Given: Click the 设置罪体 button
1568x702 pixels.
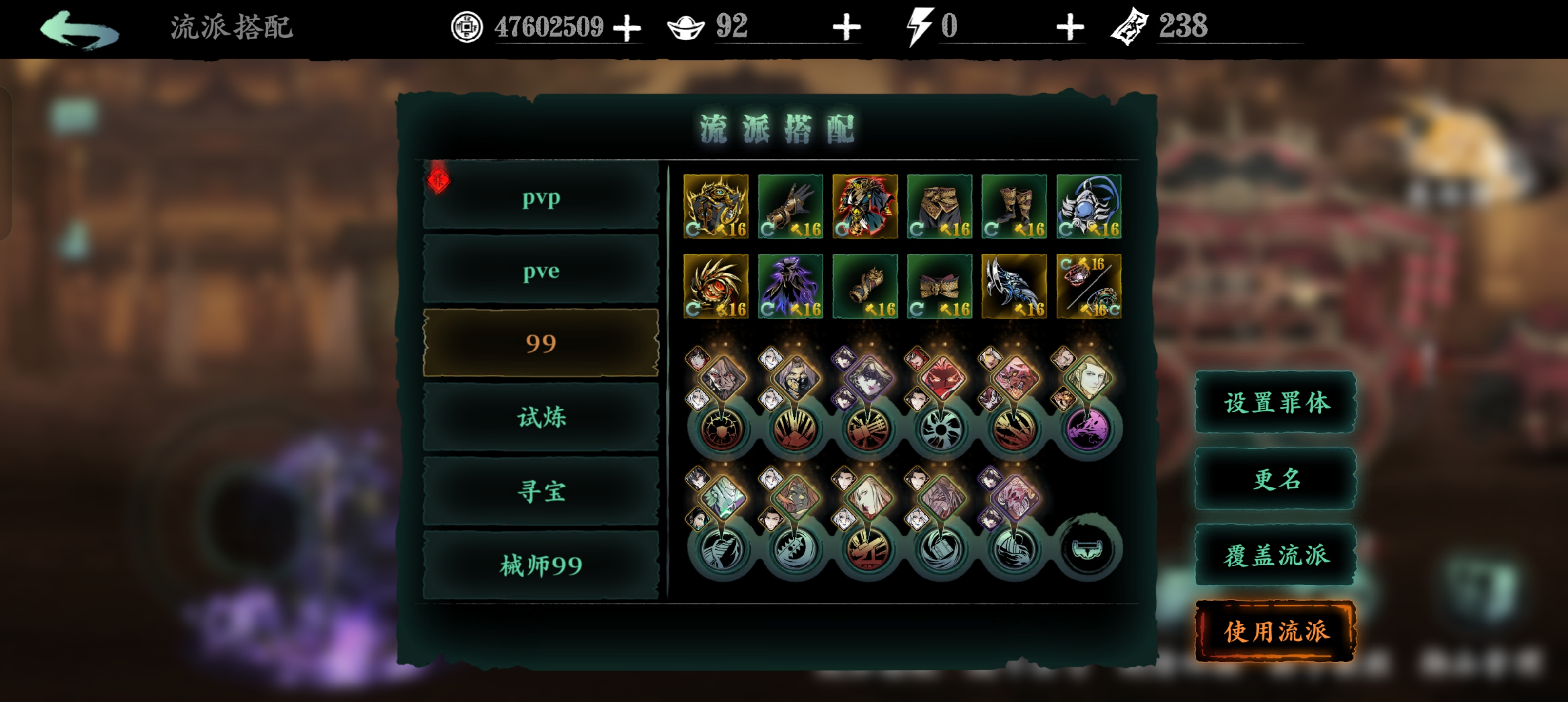Looking at the screenshot, I should click(1276, 403).
